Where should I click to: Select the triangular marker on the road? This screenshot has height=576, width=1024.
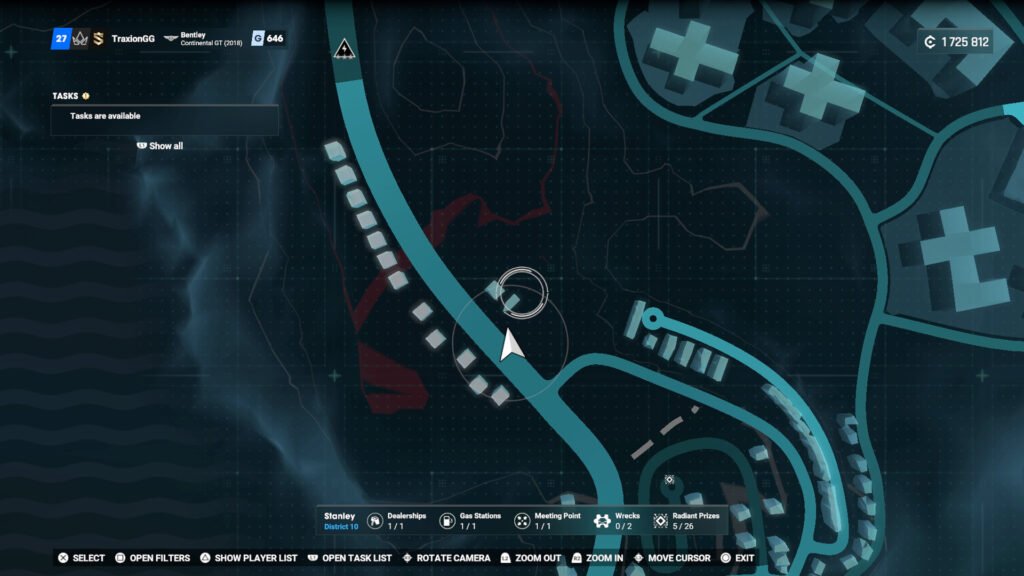coord(344,49)
